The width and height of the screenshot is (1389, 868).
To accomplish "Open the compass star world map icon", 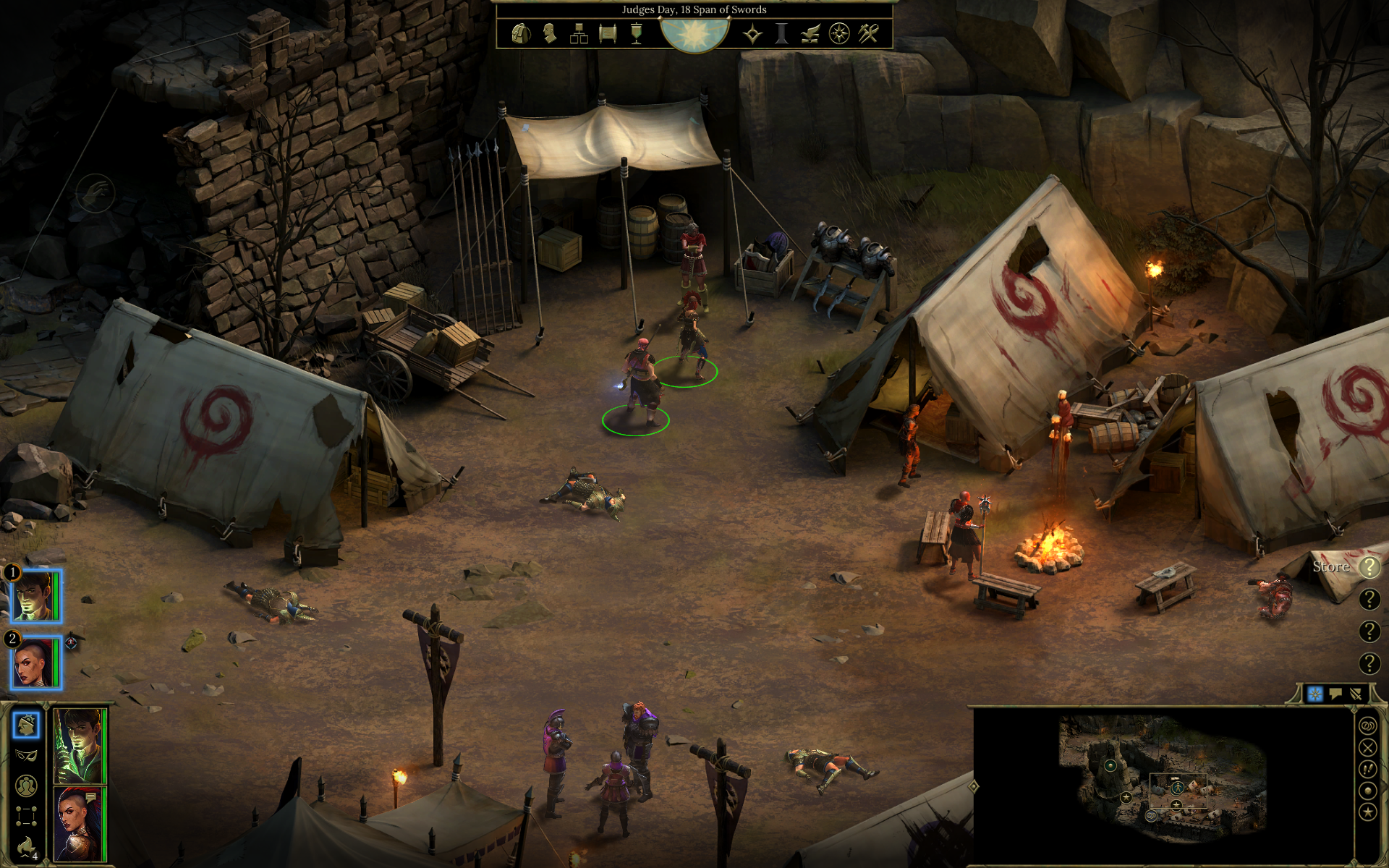I will click(x=839, y=33).
